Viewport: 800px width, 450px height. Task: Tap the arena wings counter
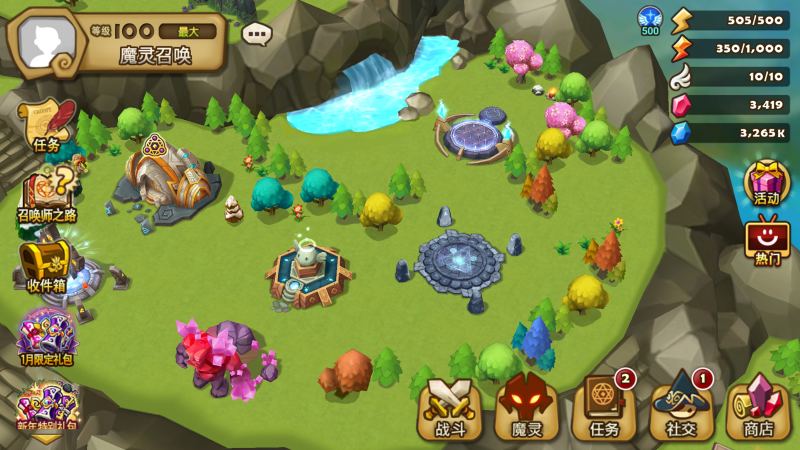730,76
